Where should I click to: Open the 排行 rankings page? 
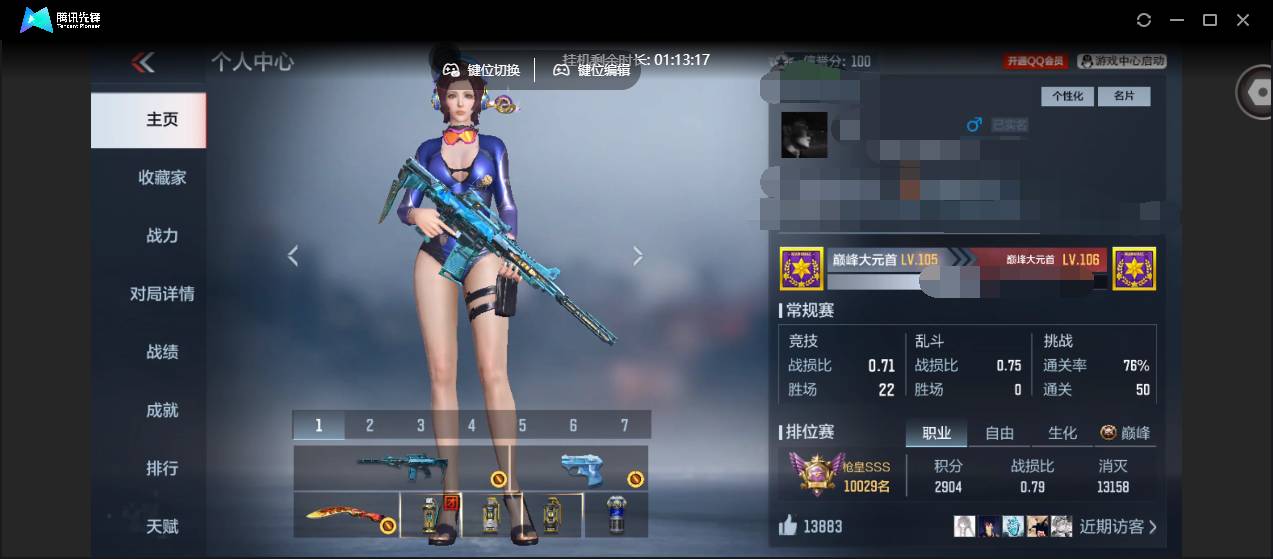point(161,468)
